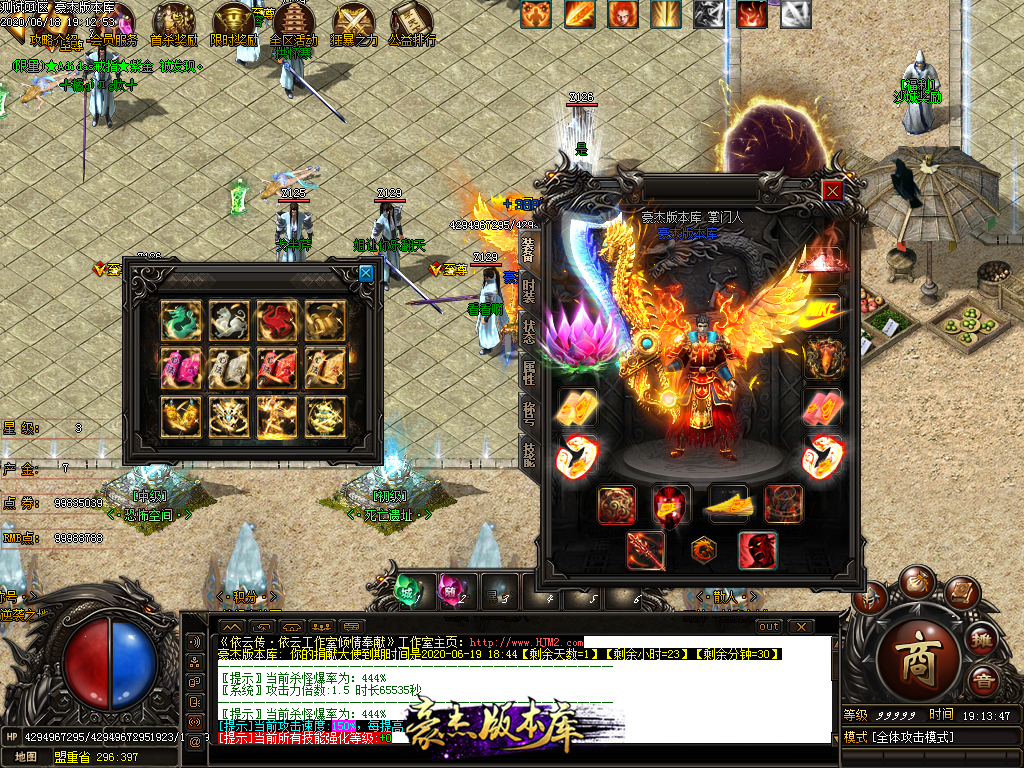Activate the 狂暴之力 crossed swords icon
Image resolution: width=1024 pixels, height=768 pixels.
click(x=354, y=21)
